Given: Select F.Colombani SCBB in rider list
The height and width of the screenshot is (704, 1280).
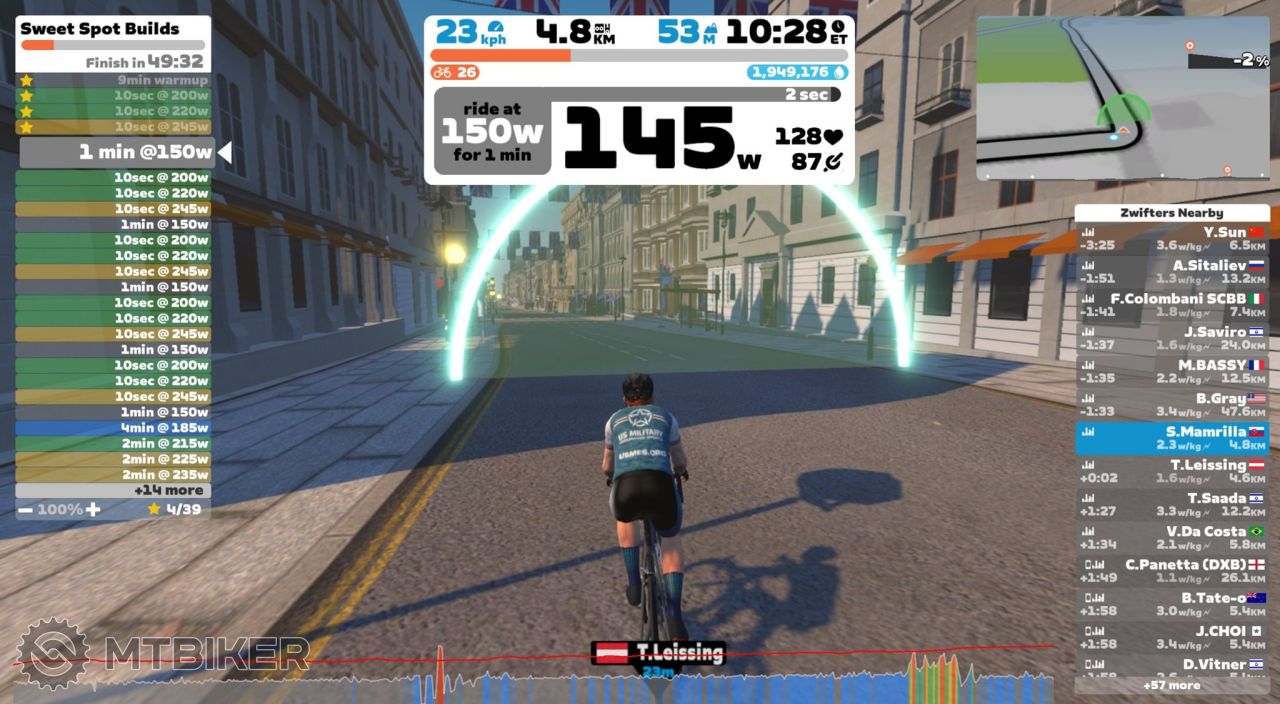Looking at the screenshot, I should (x=1172, y=305).
